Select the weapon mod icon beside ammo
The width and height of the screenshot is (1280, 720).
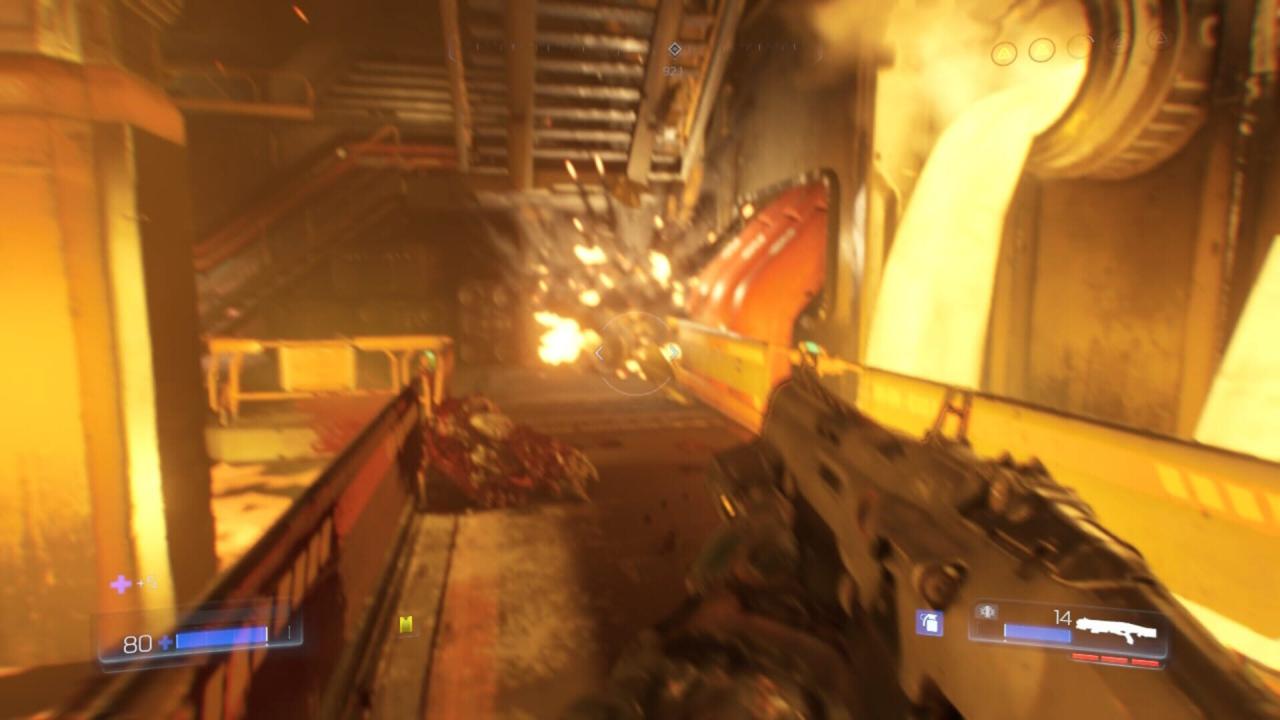(986, 611)
